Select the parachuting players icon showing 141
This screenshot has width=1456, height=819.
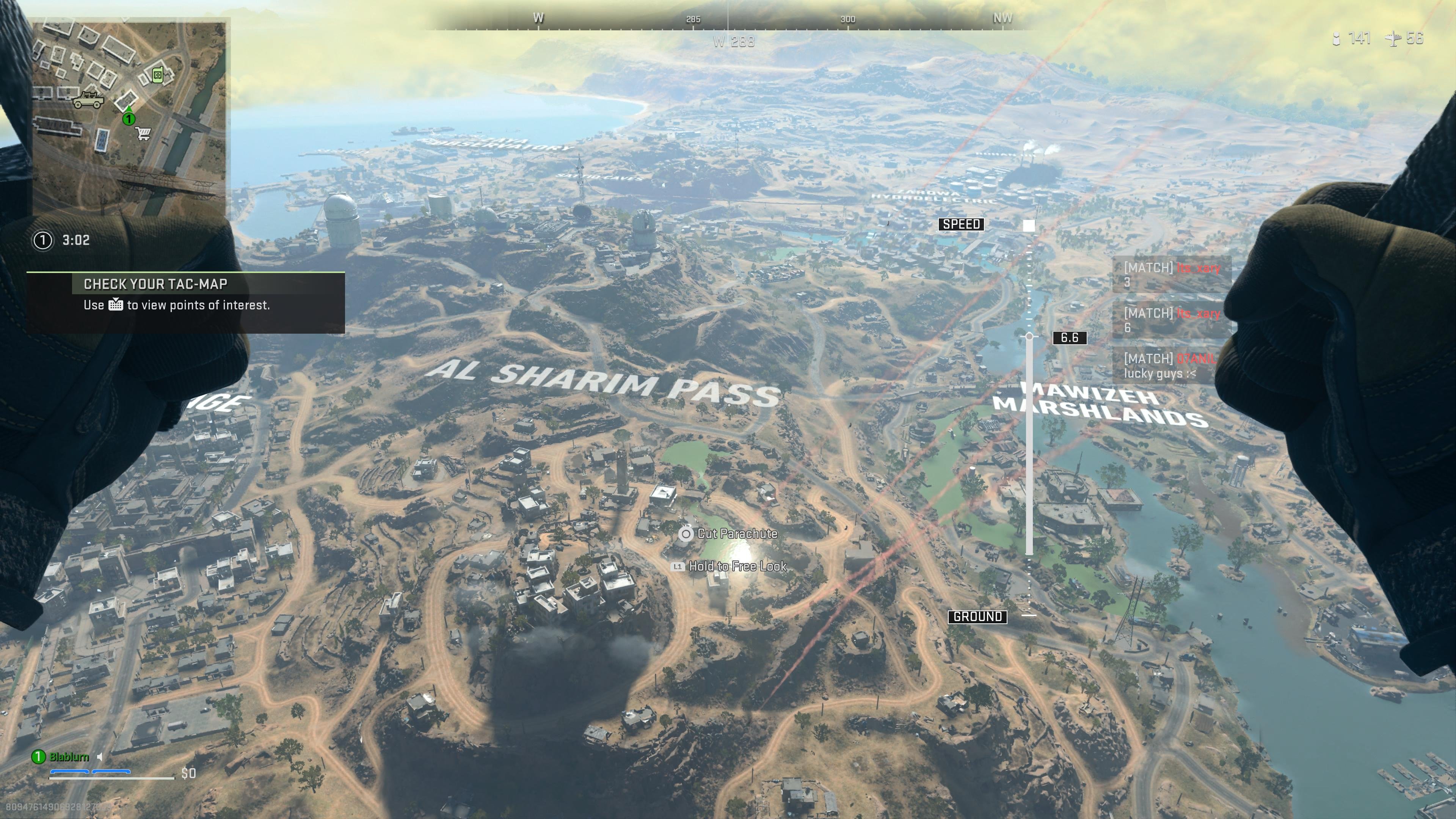[1336, 39]
